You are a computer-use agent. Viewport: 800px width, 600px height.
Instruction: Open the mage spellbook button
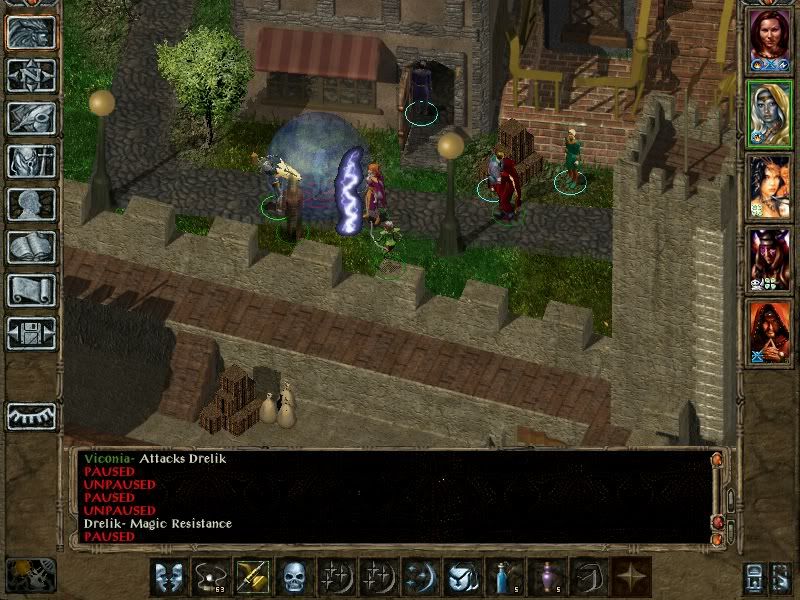[32, 247]
